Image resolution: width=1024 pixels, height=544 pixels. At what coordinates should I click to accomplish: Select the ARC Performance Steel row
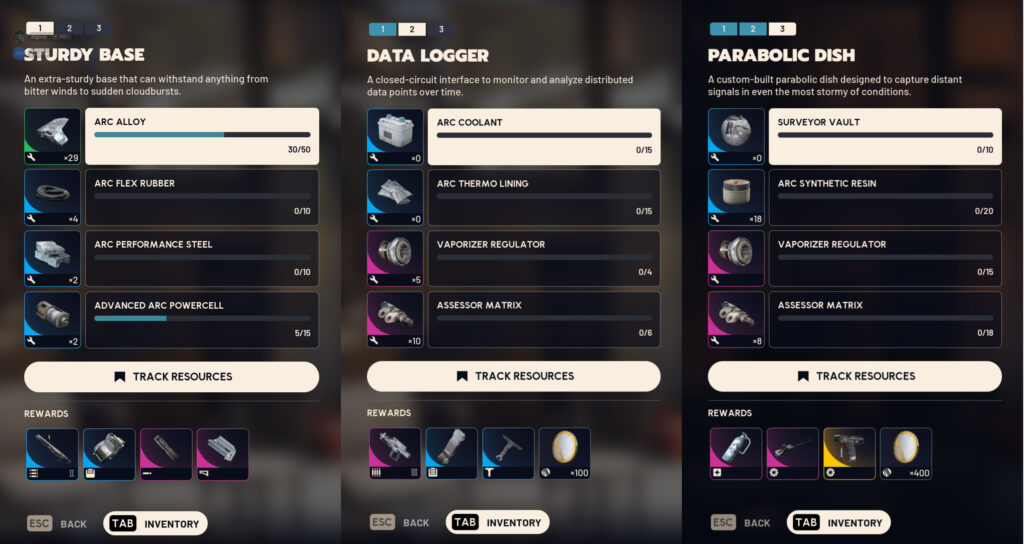(202, 258)
